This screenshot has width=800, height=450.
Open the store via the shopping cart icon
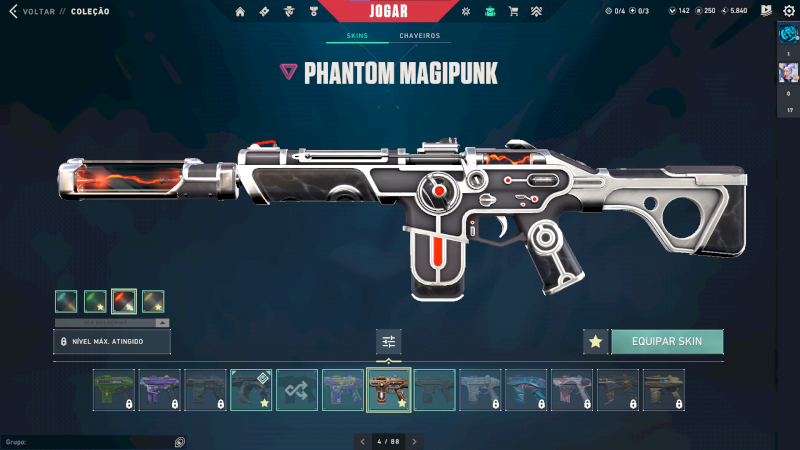pyautogui.click(x=513, y=11)
